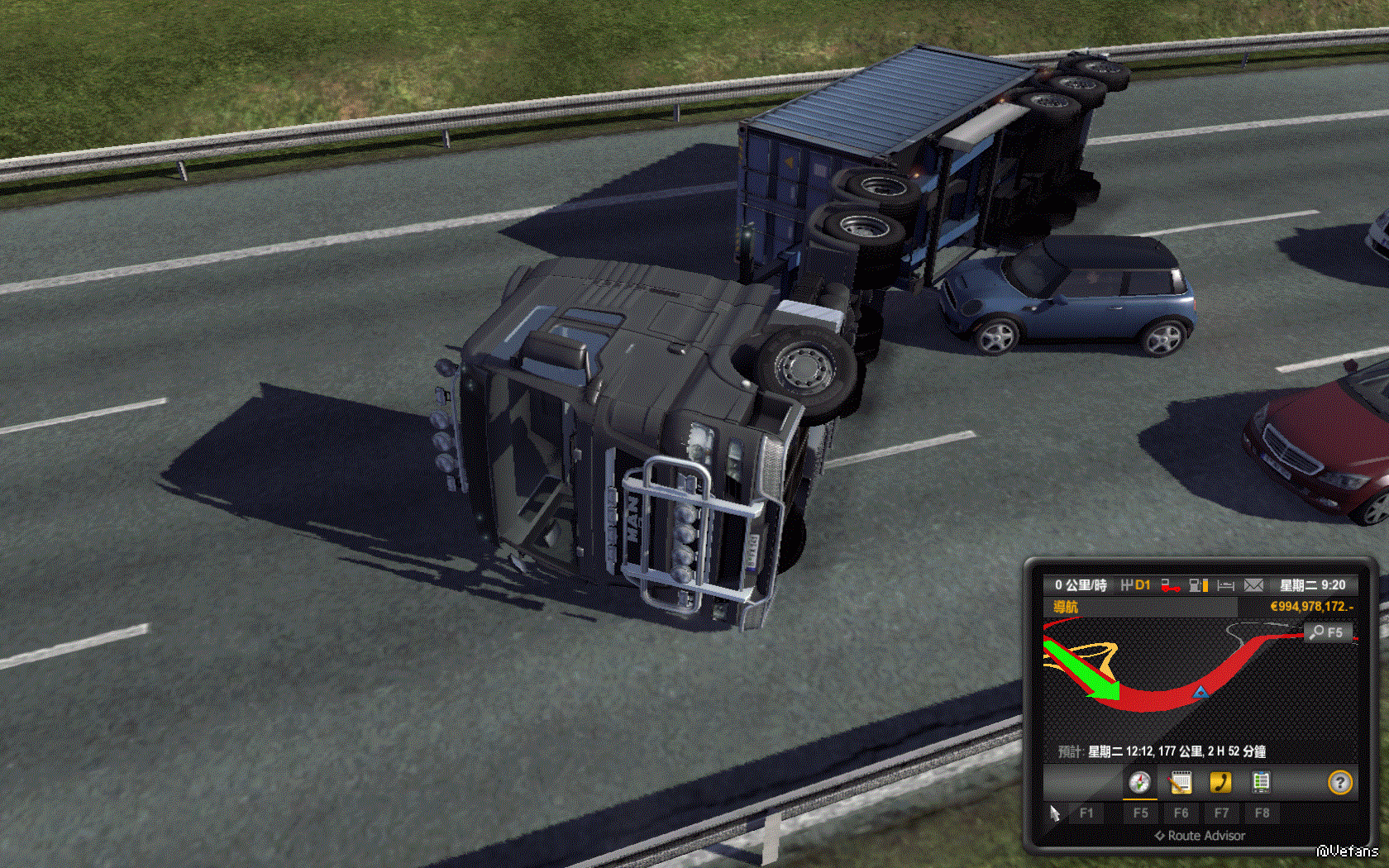Click the yellow question mark help button
This screenshot has height=868, width=1389.
coord(1339,782)
